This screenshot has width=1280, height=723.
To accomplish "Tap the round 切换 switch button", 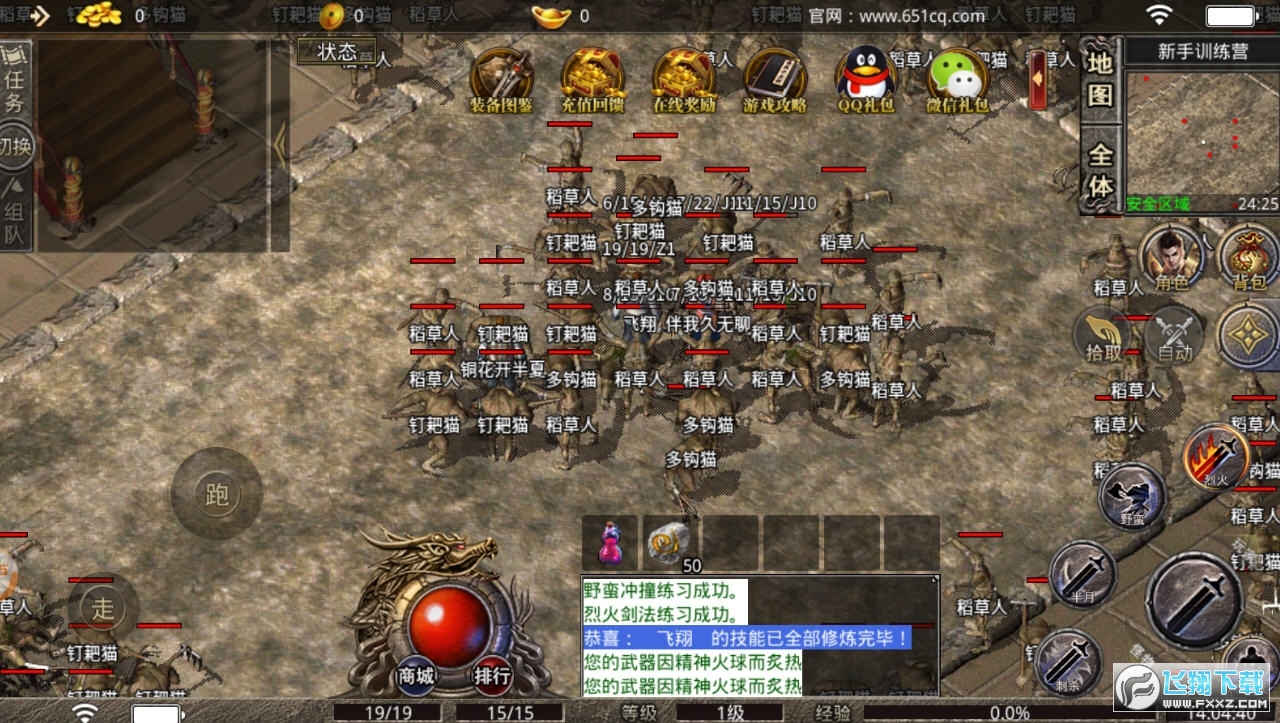I will click(x=15, y=148).
